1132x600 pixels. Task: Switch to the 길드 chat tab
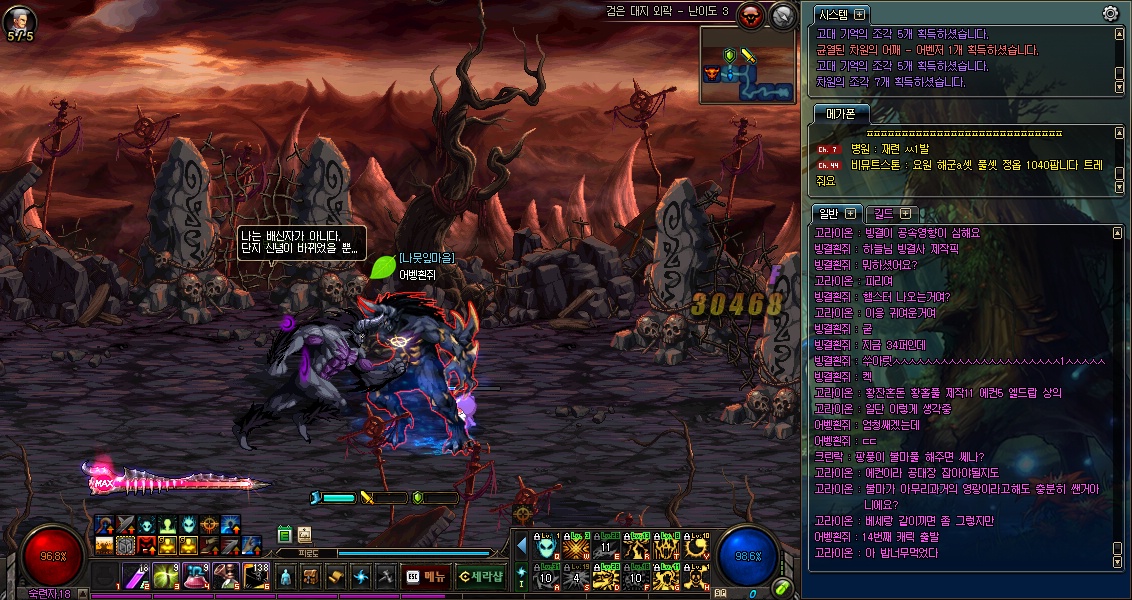[x=884, y=213]
